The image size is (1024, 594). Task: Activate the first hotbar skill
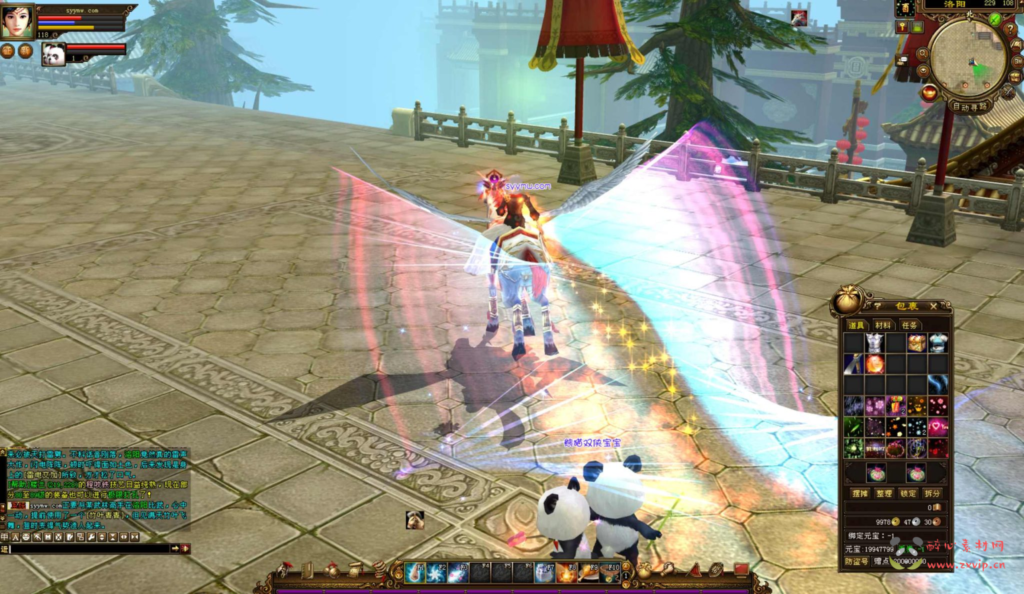415,573
